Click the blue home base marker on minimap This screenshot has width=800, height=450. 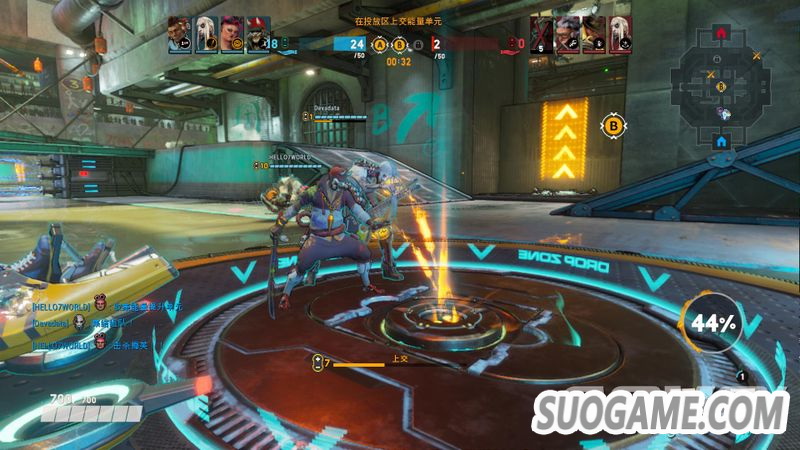(x=720, y=142)
